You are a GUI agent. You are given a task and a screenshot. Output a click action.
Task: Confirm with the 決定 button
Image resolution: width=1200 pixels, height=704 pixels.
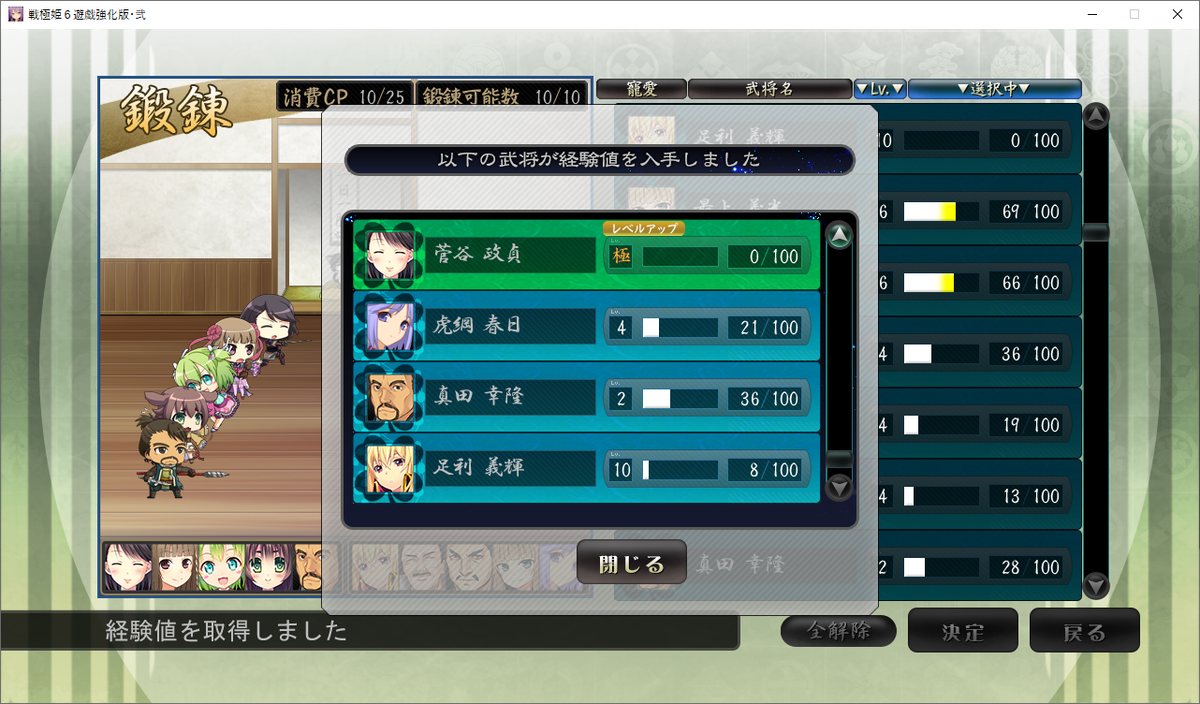pos(962,631)
